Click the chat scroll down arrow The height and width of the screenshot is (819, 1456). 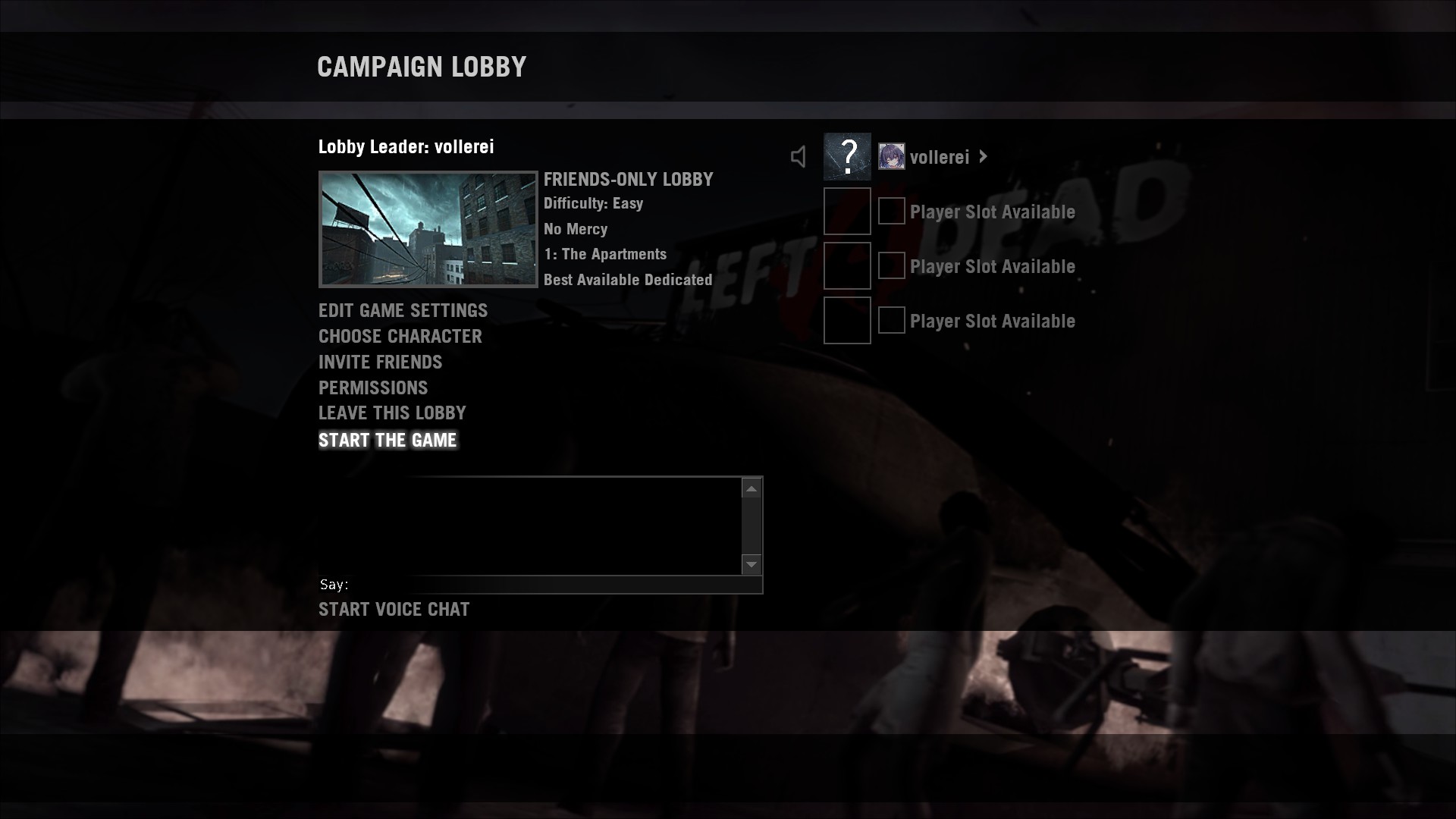point(752,564)
